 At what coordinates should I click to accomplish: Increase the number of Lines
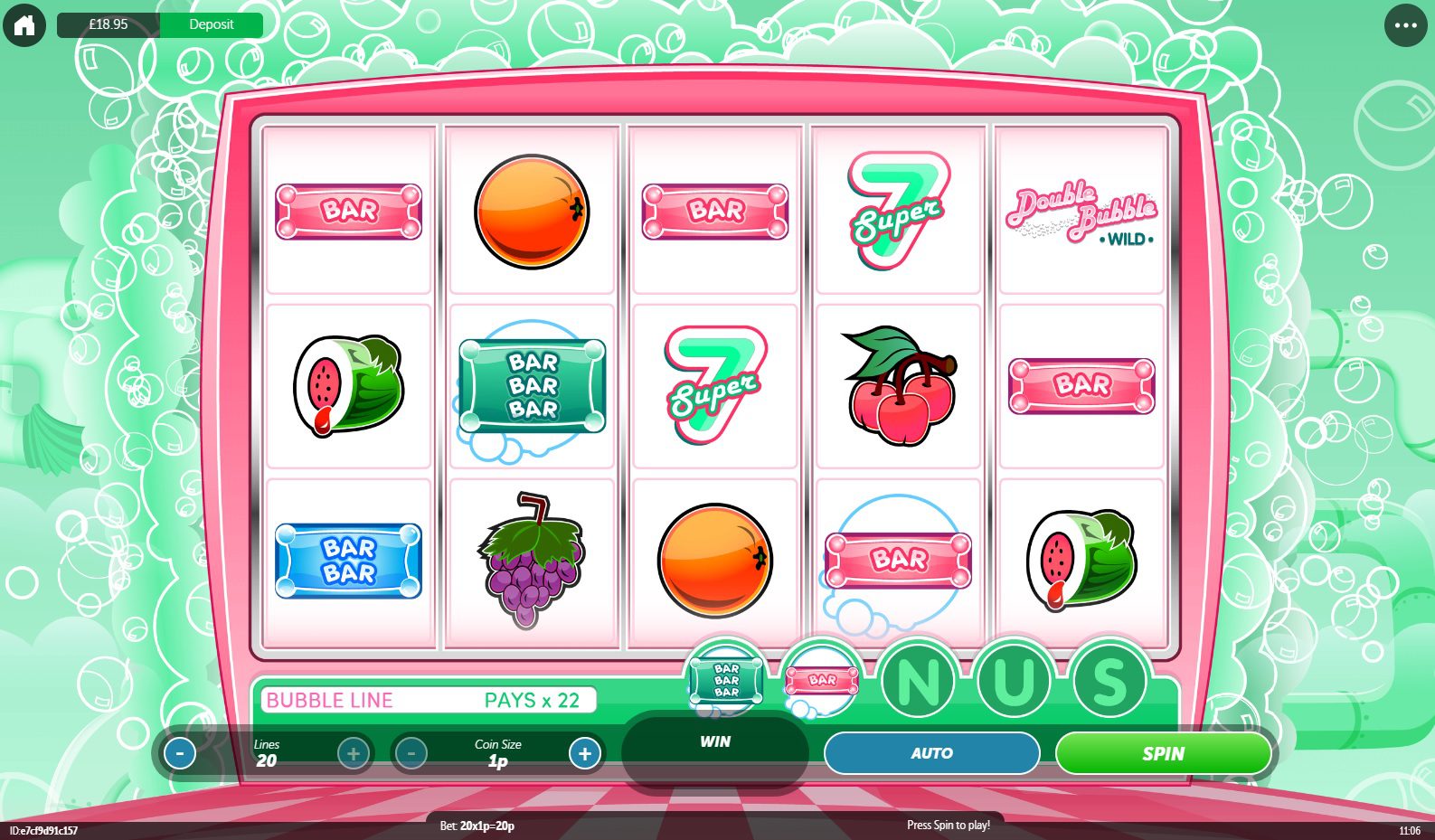tap(354, 752)
